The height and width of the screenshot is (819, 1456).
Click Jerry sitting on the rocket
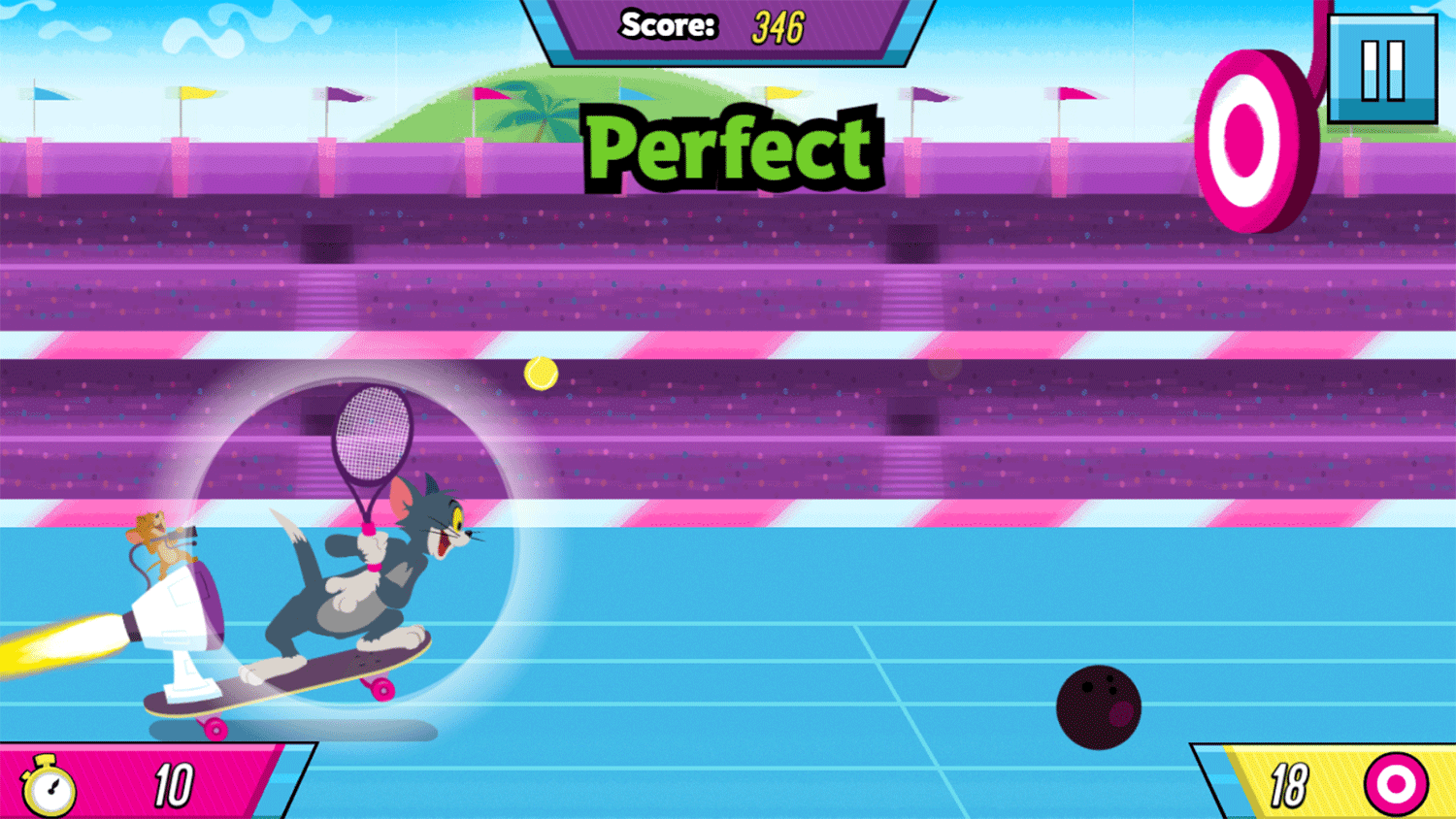(160, 539)
